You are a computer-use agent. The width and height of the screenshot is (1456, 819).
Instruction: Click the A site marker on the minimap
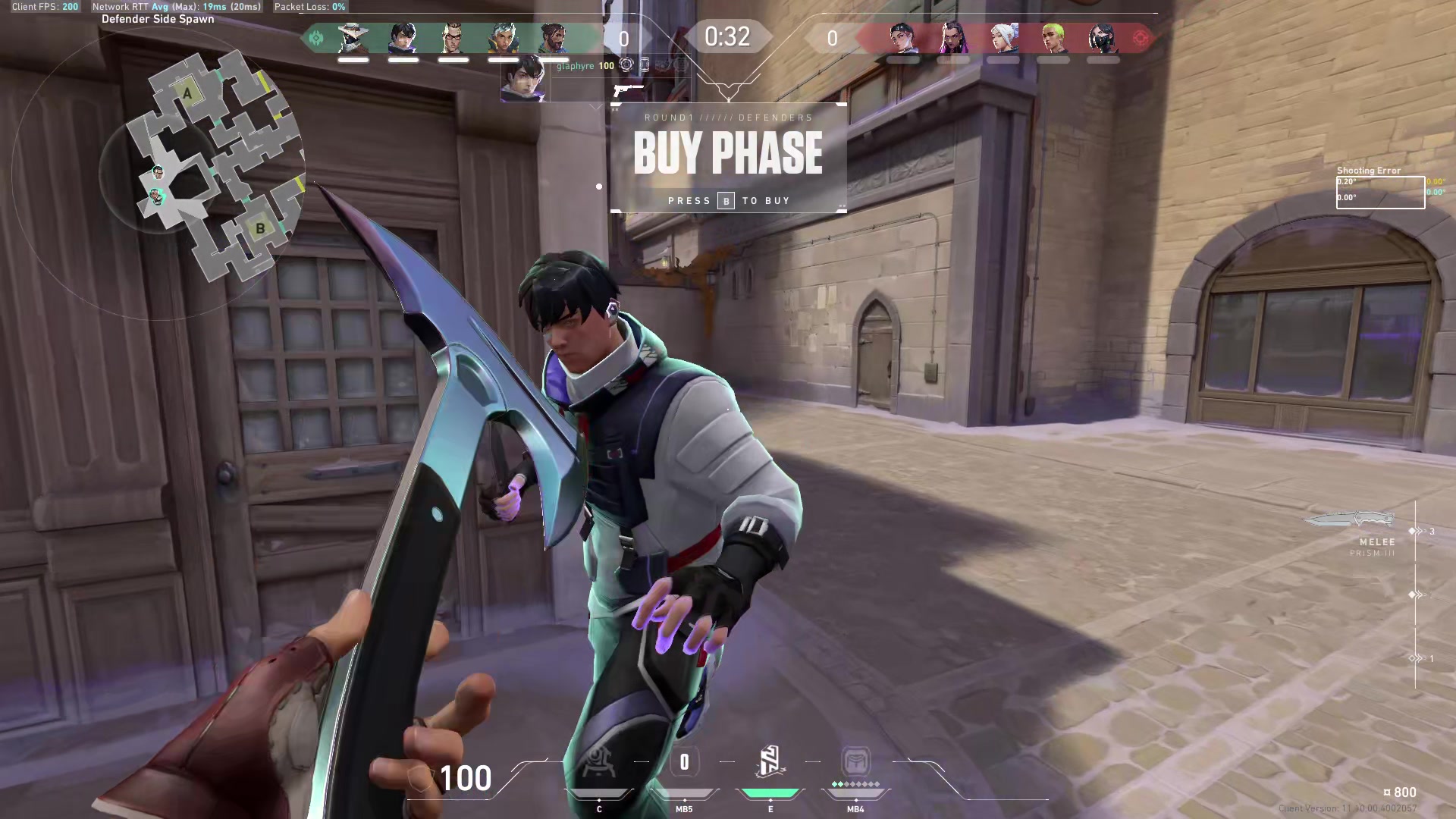coord(187,93)
